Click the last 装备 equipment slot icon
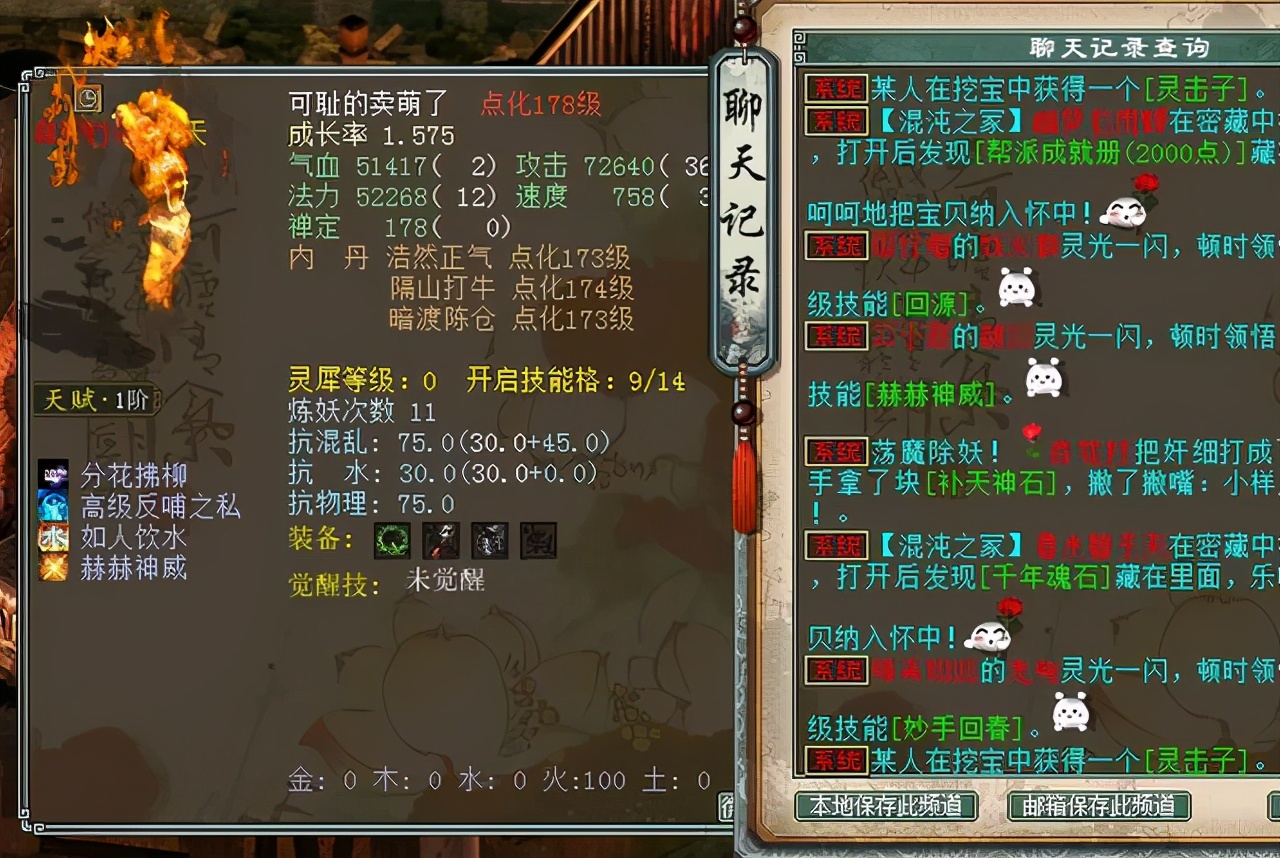This screenshot has width=1280, height=858. click(538, 539)
